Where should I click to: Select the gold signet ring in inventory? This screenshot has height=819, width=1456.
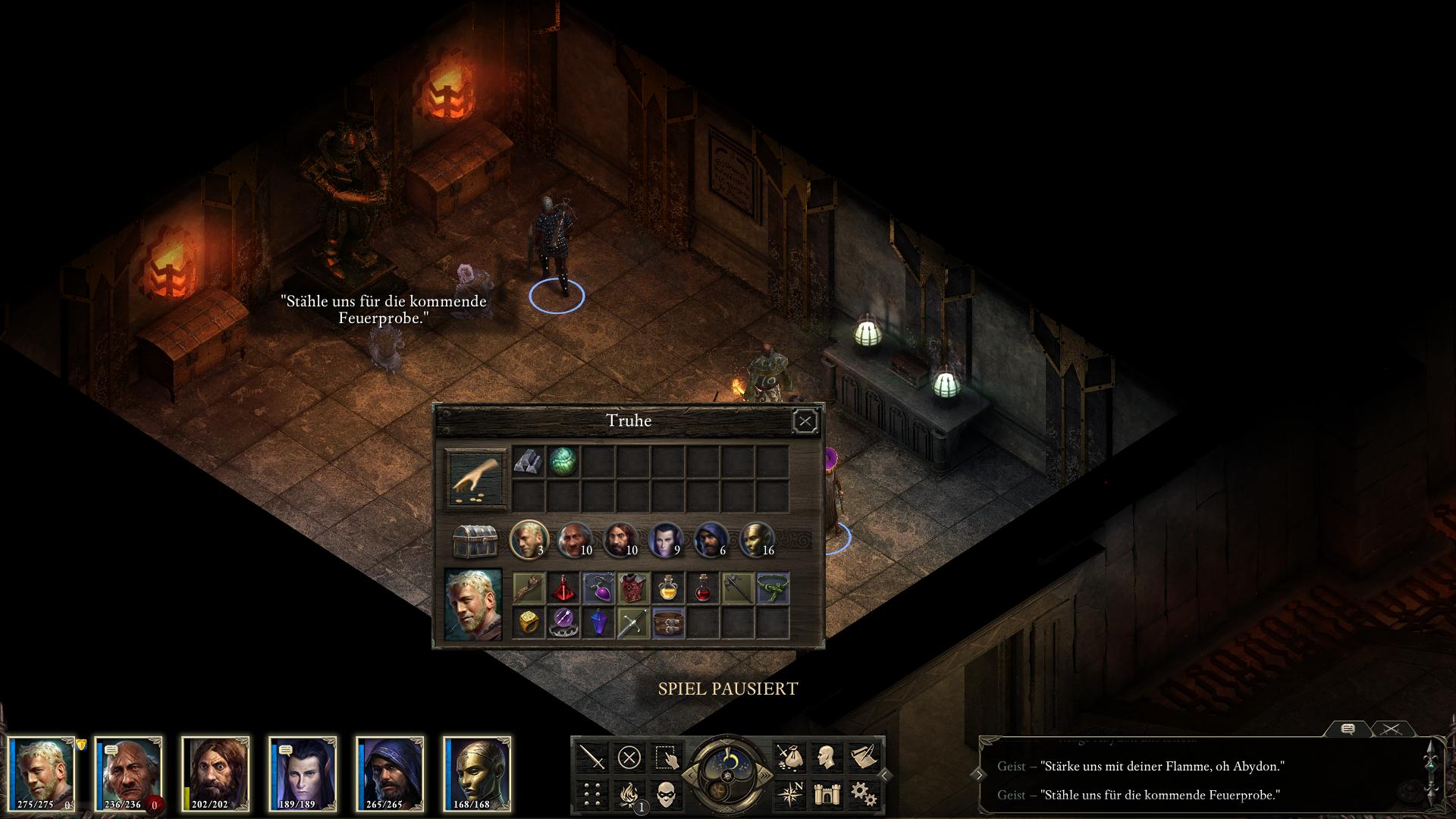tap(528, 623)
